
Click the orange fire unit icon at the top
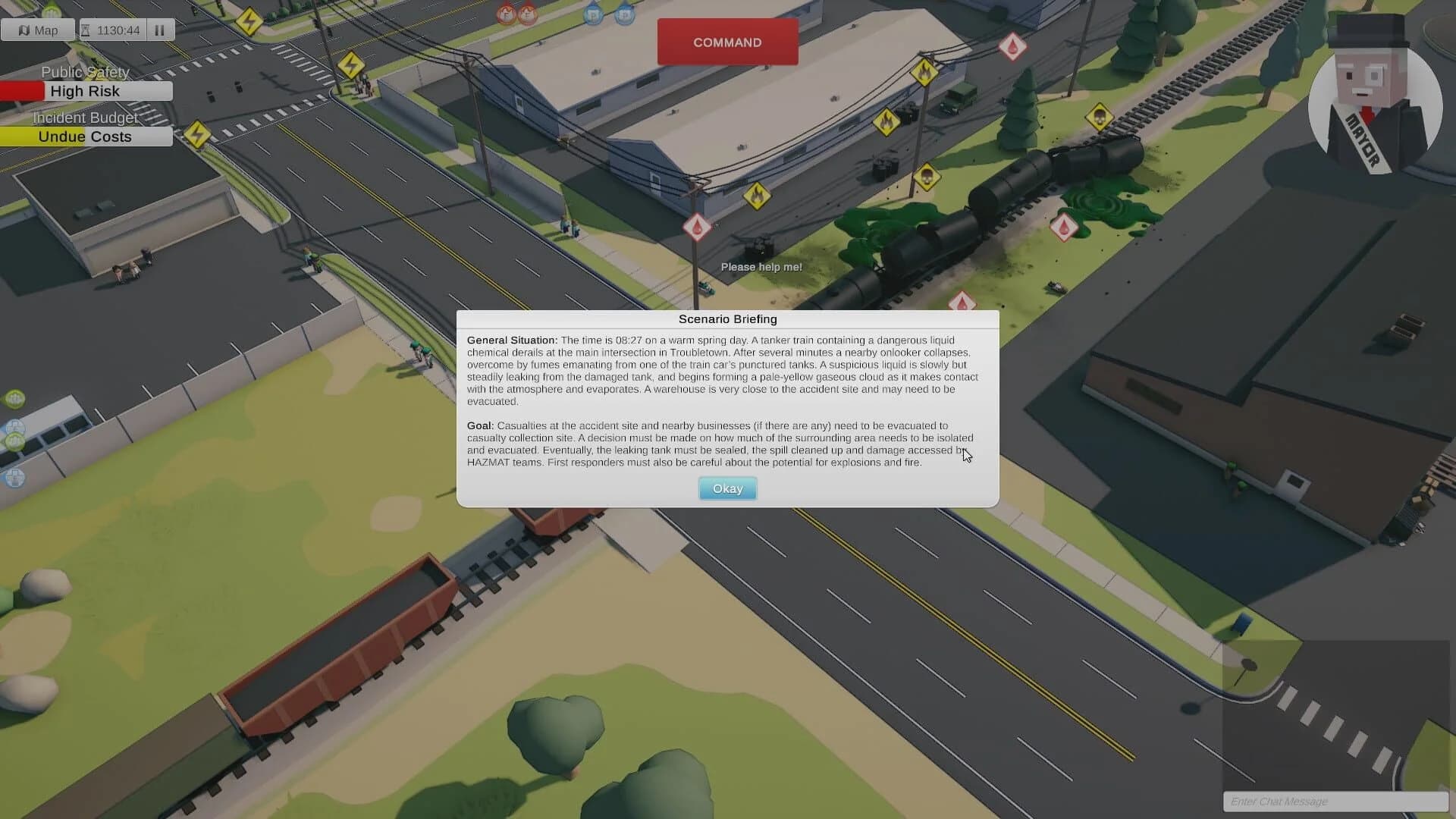point(504,14)
